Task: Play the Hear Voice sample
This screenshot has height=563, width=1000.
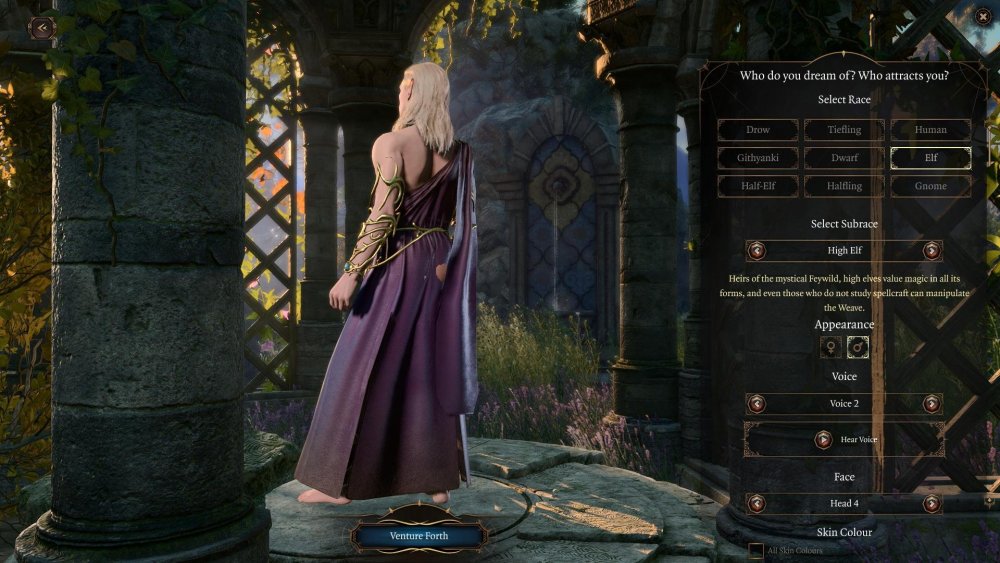Action: point(823,439)
